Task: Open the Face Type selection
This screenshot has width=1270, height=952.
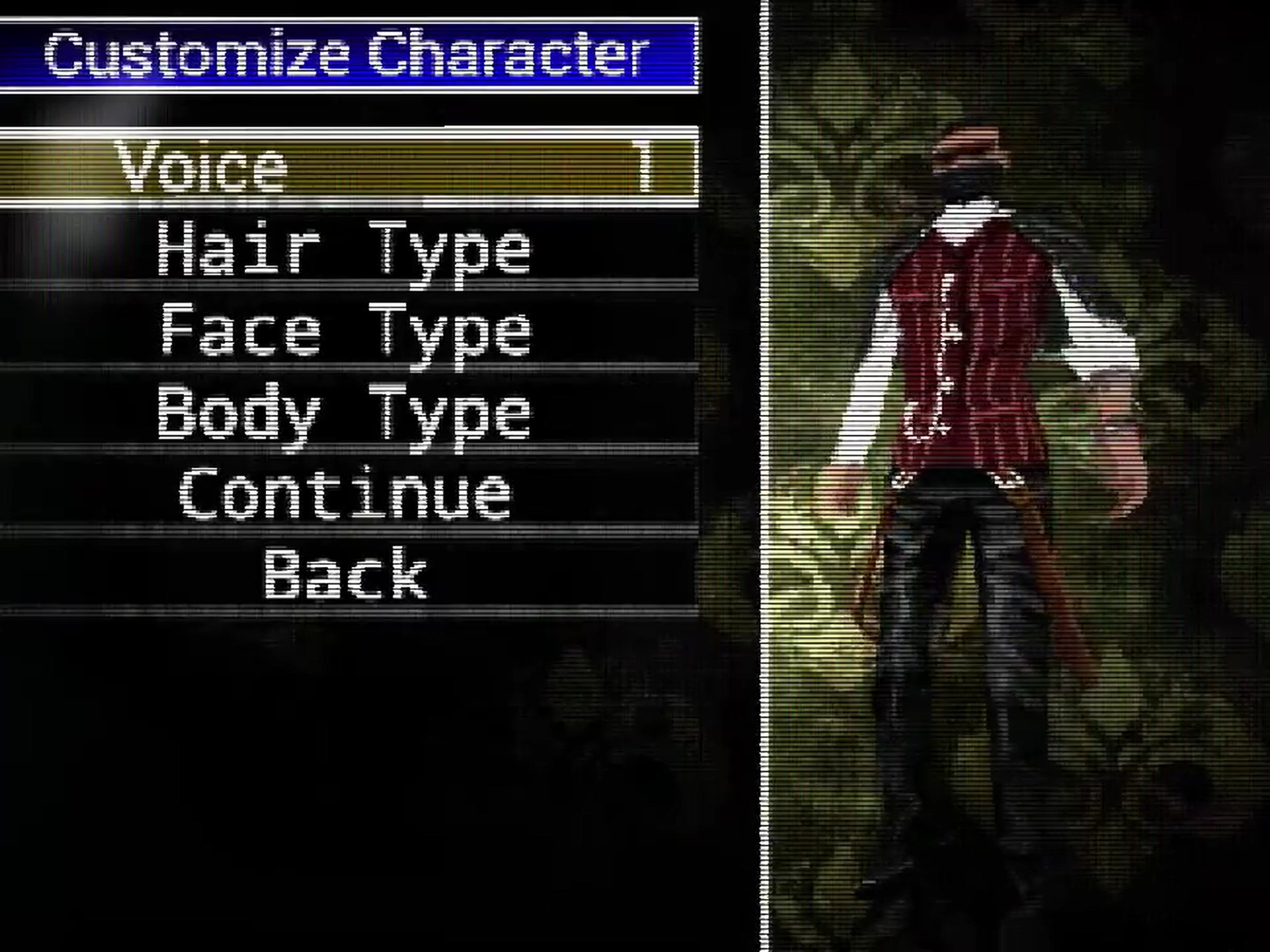Action: [x=344, y=333]
